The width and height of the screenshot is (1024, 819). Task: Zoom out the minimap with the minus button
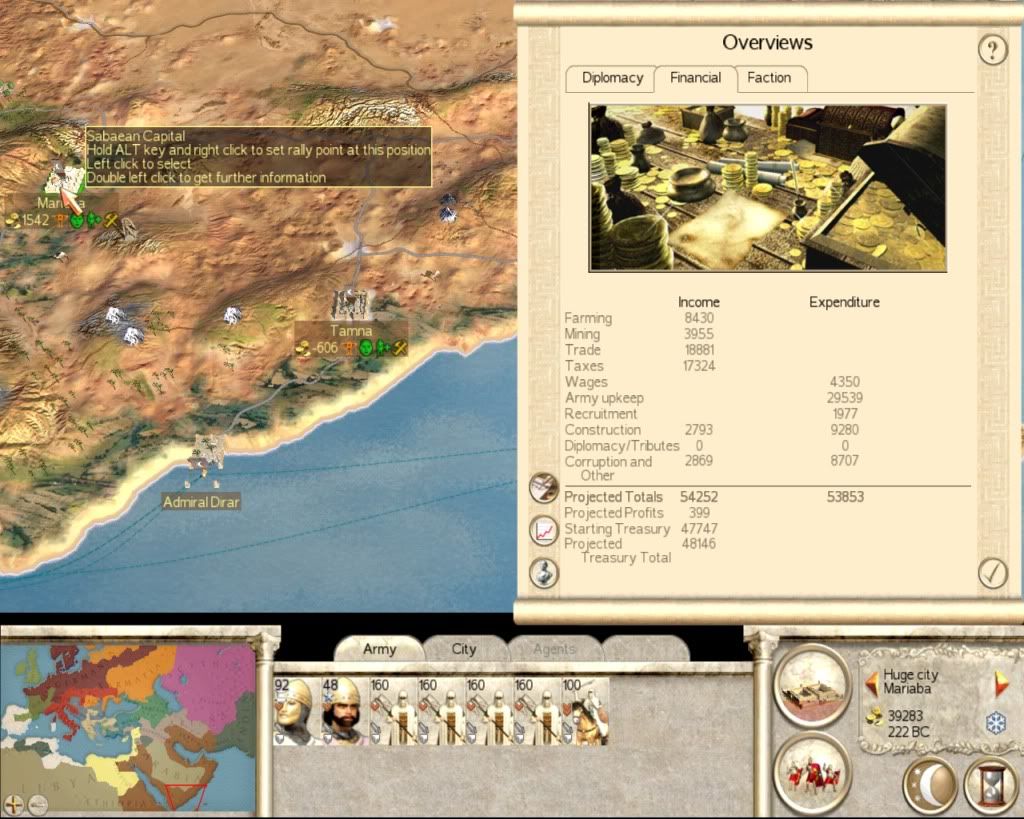tap(37, 803)
